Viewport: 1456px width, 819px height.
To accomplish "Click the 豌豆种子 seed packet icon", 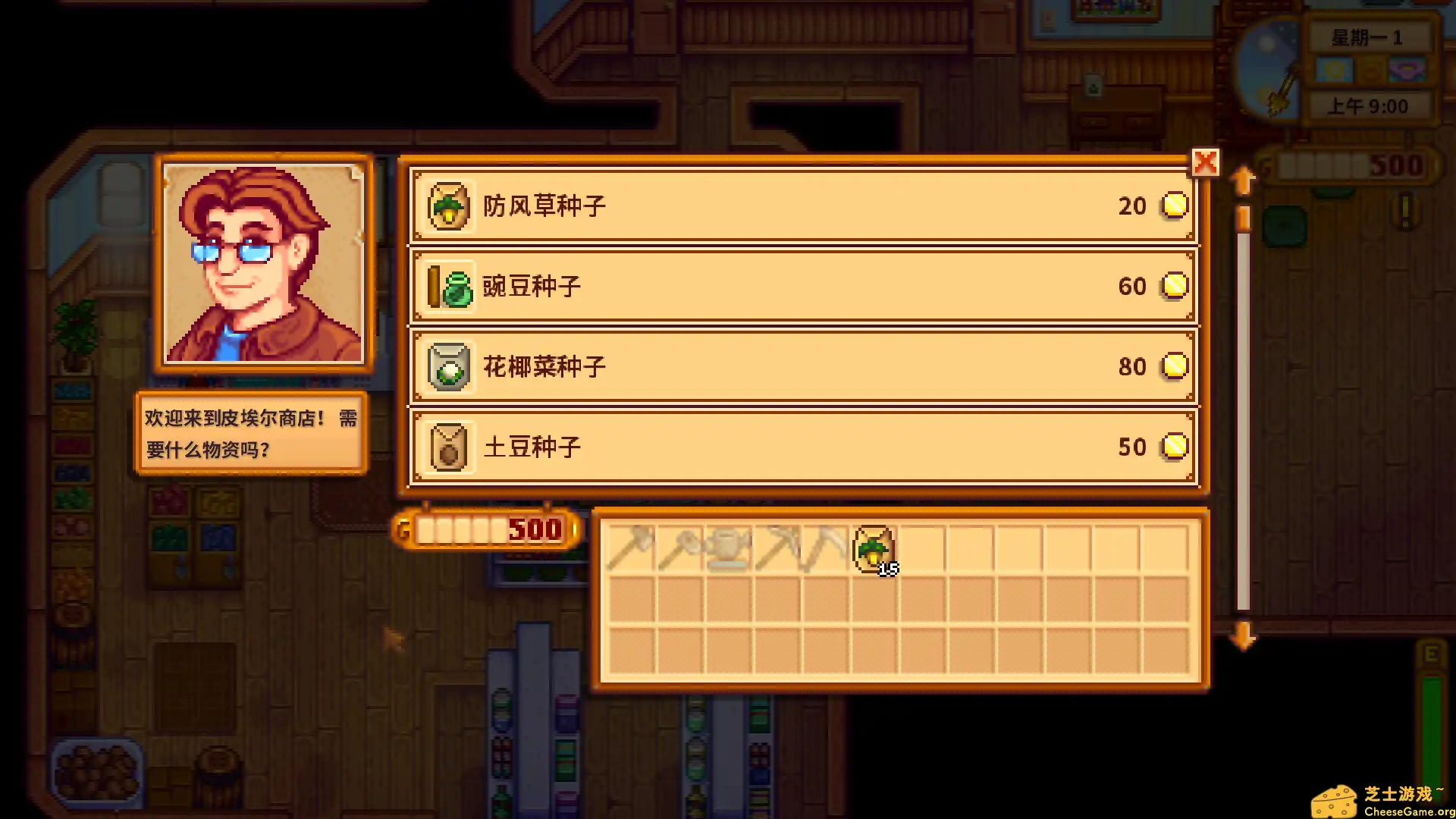I will [449, 286].
